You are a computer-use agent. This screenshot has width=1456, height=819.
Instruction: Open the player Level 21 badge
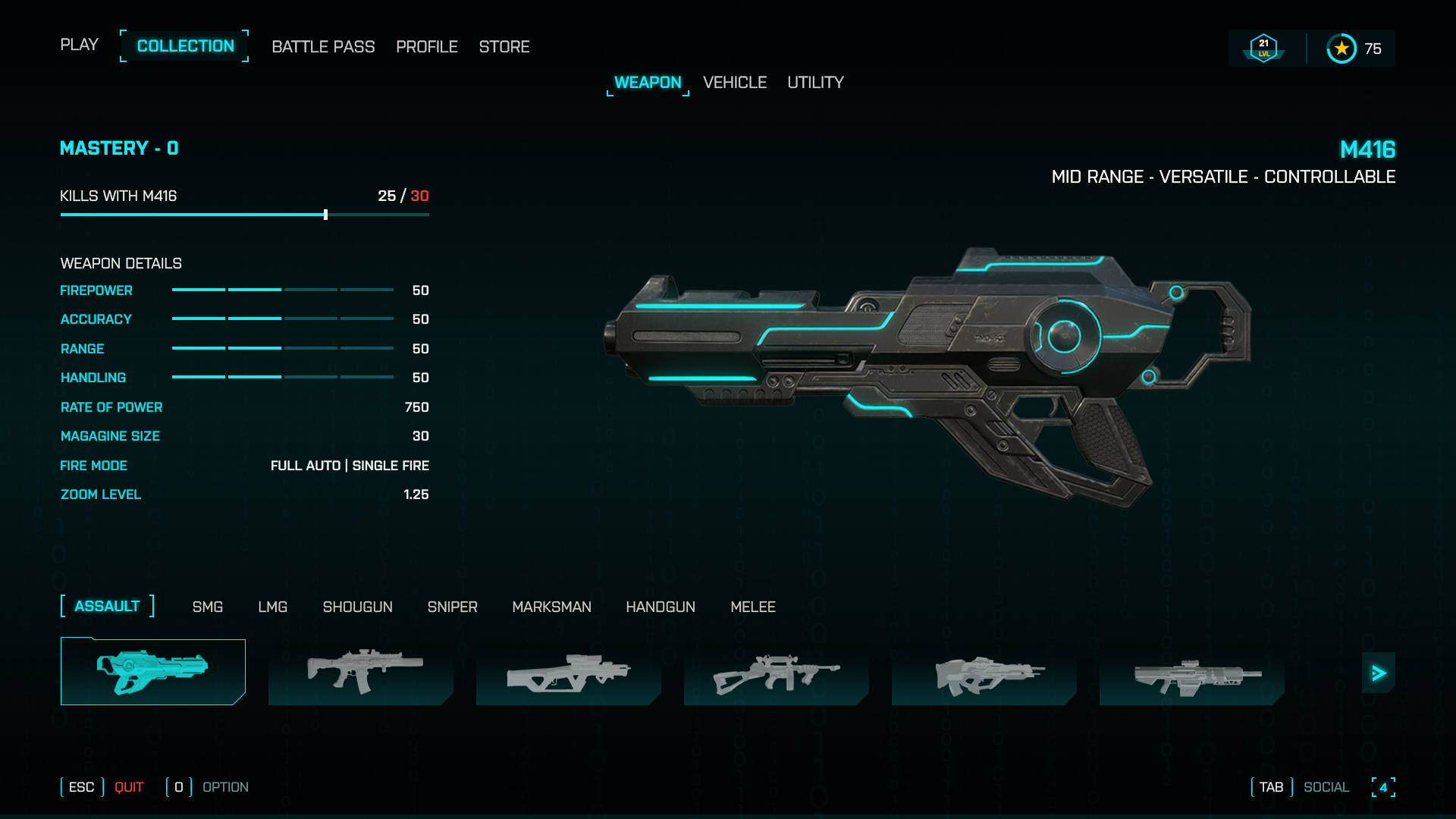[1263, 47]
